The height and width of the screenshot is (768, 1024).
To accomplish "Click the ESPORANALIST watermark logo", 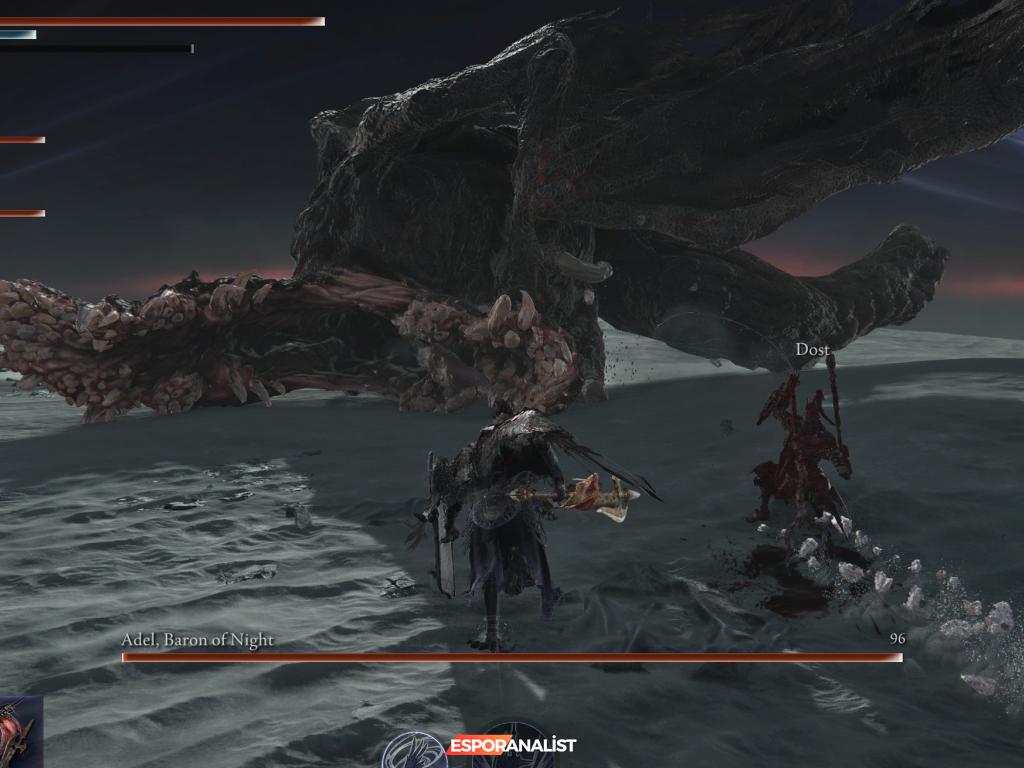I will 512,745.
